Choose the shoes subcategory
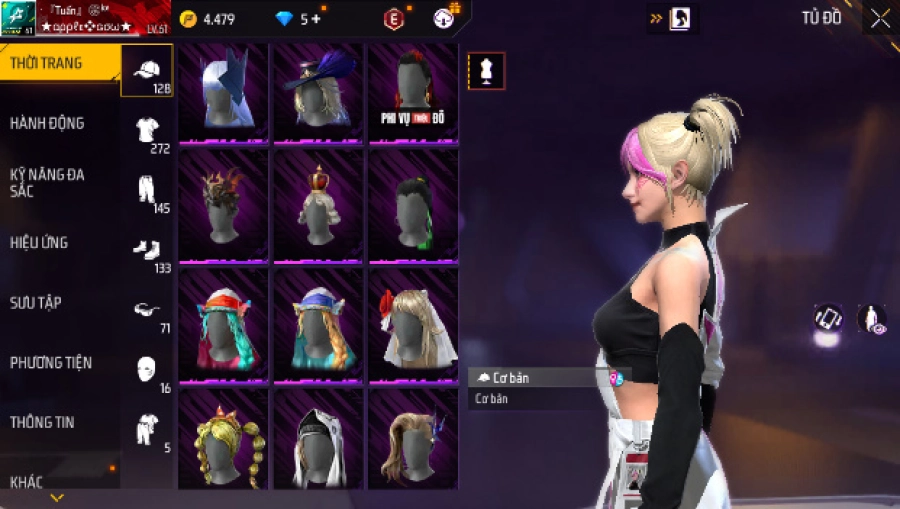The height and width of the screenshot is (509, 900). [x=147, y=249]
